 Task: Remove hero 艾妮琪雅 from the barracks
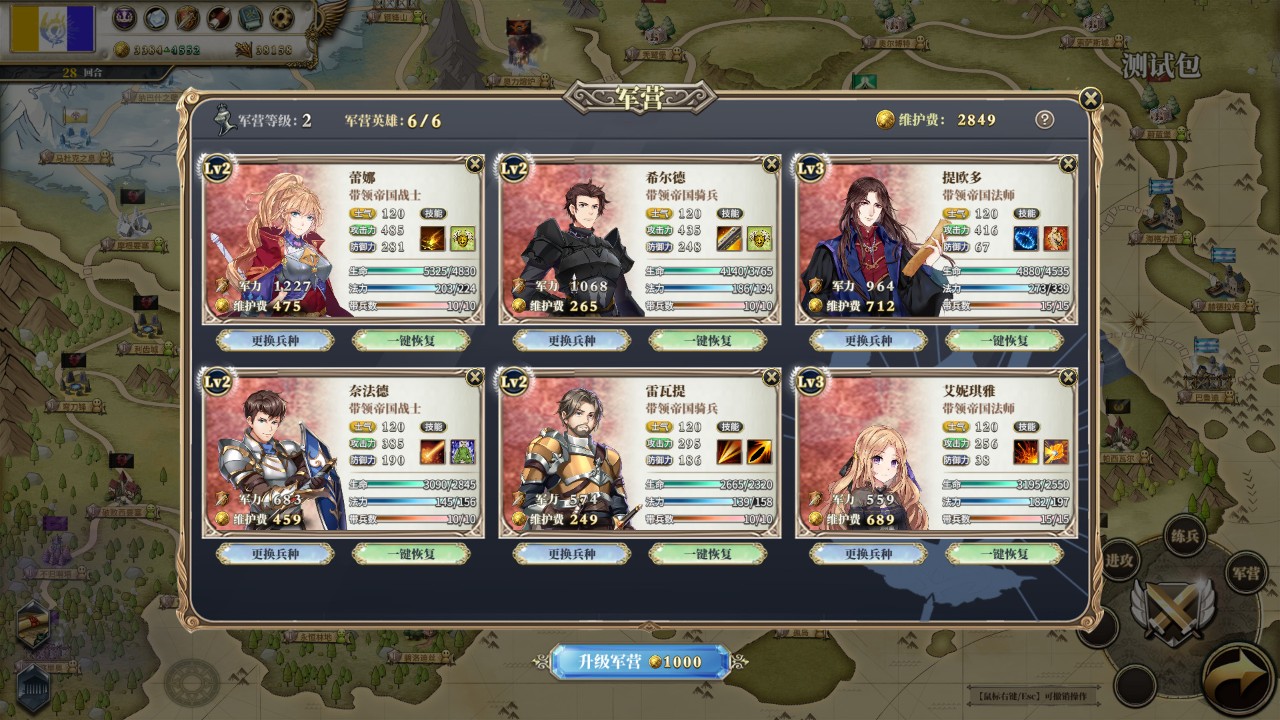[x=1068, y=377]
